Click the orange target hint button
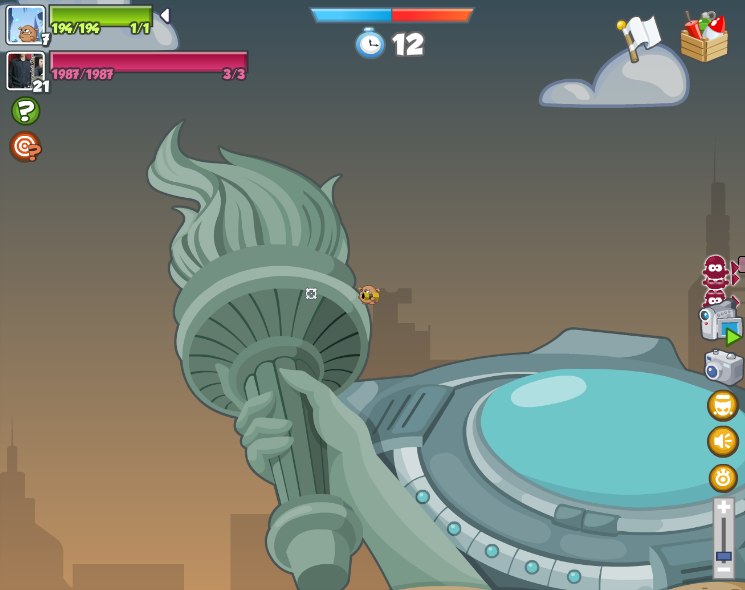Viewport: 745px width, 590px height. click(25, 146)
